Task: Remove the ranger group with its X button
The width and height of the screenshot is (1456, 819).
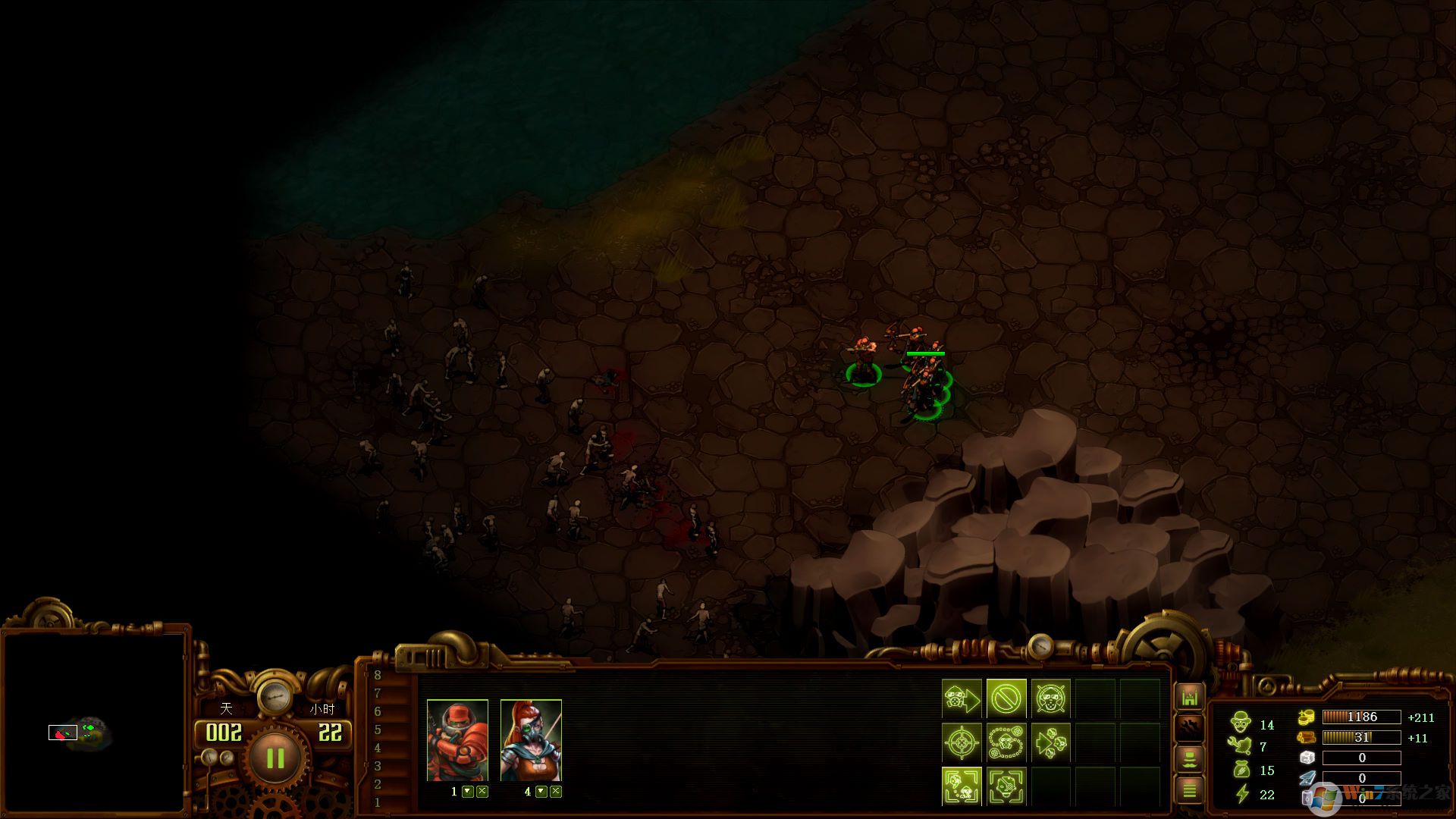Action: 556,792
